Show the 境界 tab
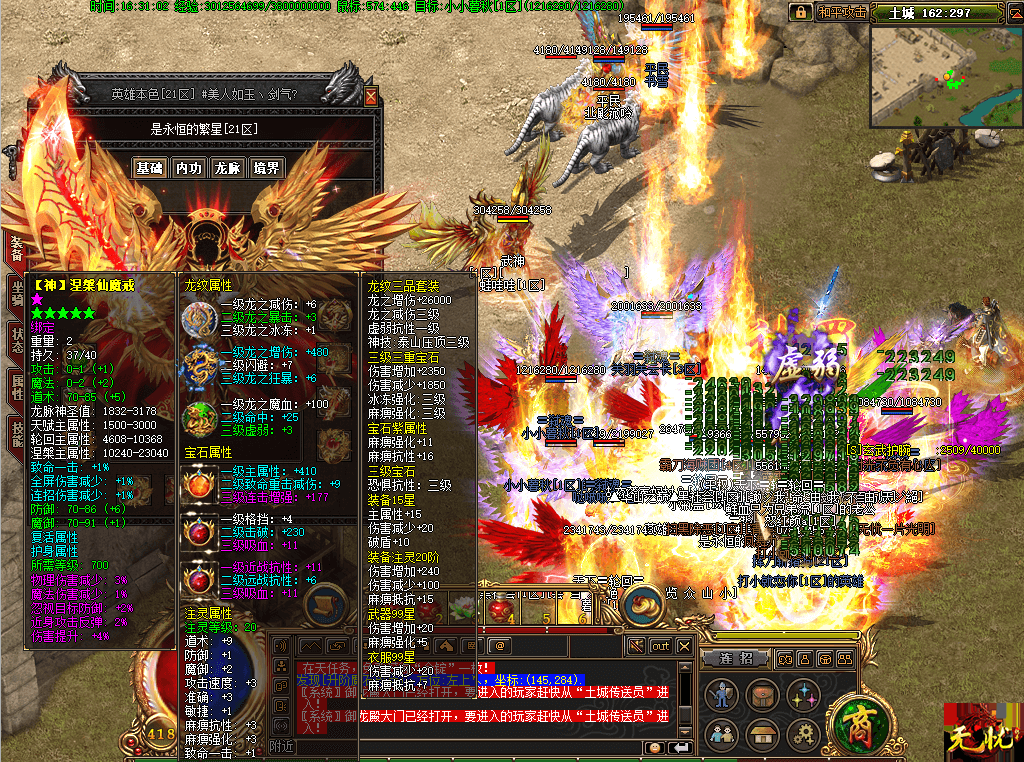This screenshot has width=1024, height=762. pyautogui.click(x=266, y=168)
